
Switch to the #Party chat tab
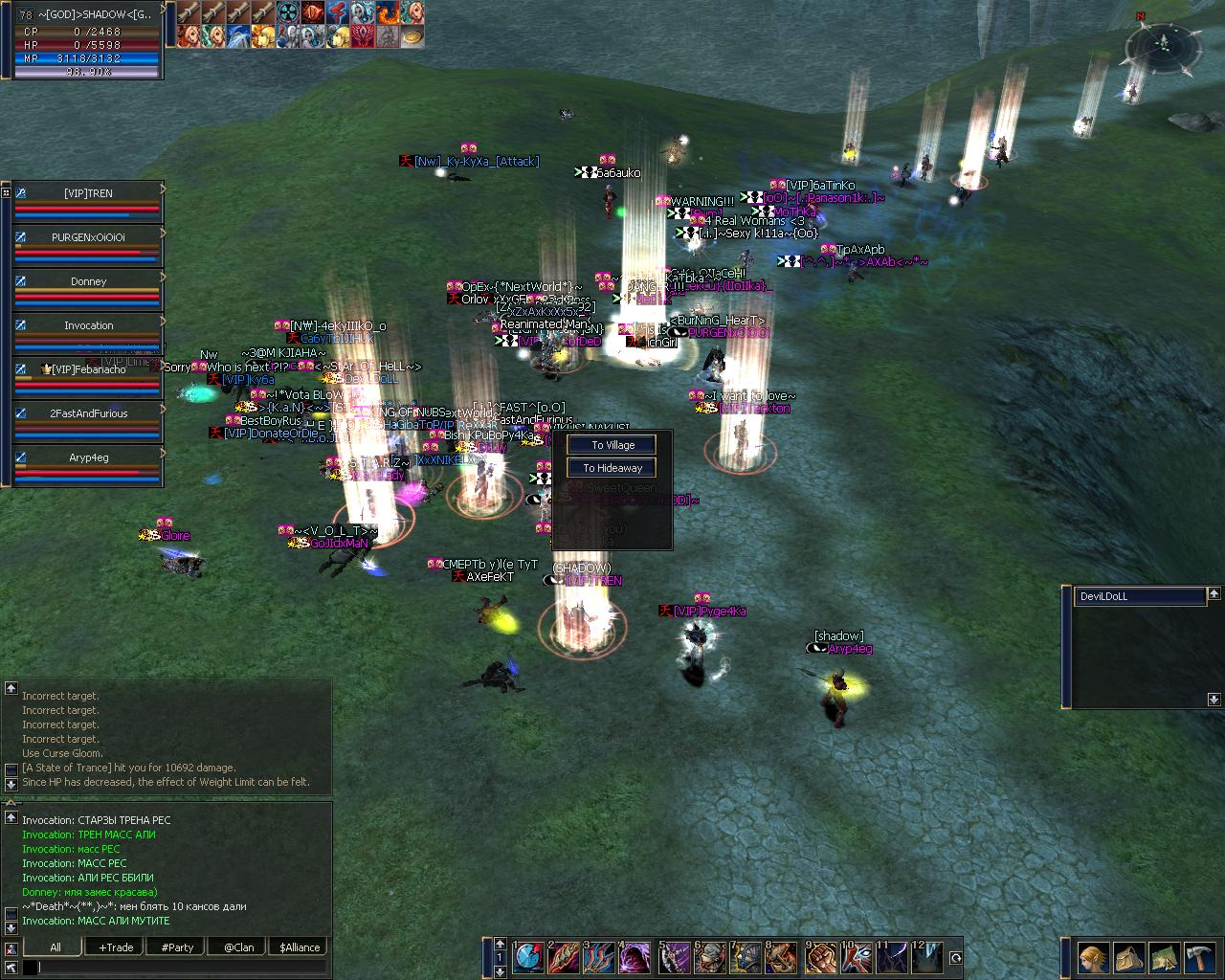tap(177, 947)
